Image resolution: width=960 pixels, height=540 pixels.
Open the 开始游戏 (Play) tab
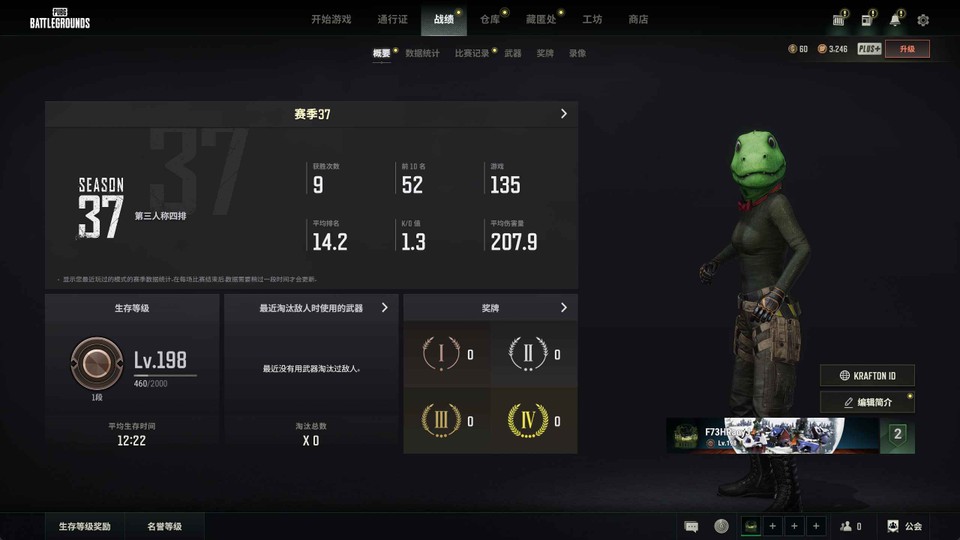[331, 19]
